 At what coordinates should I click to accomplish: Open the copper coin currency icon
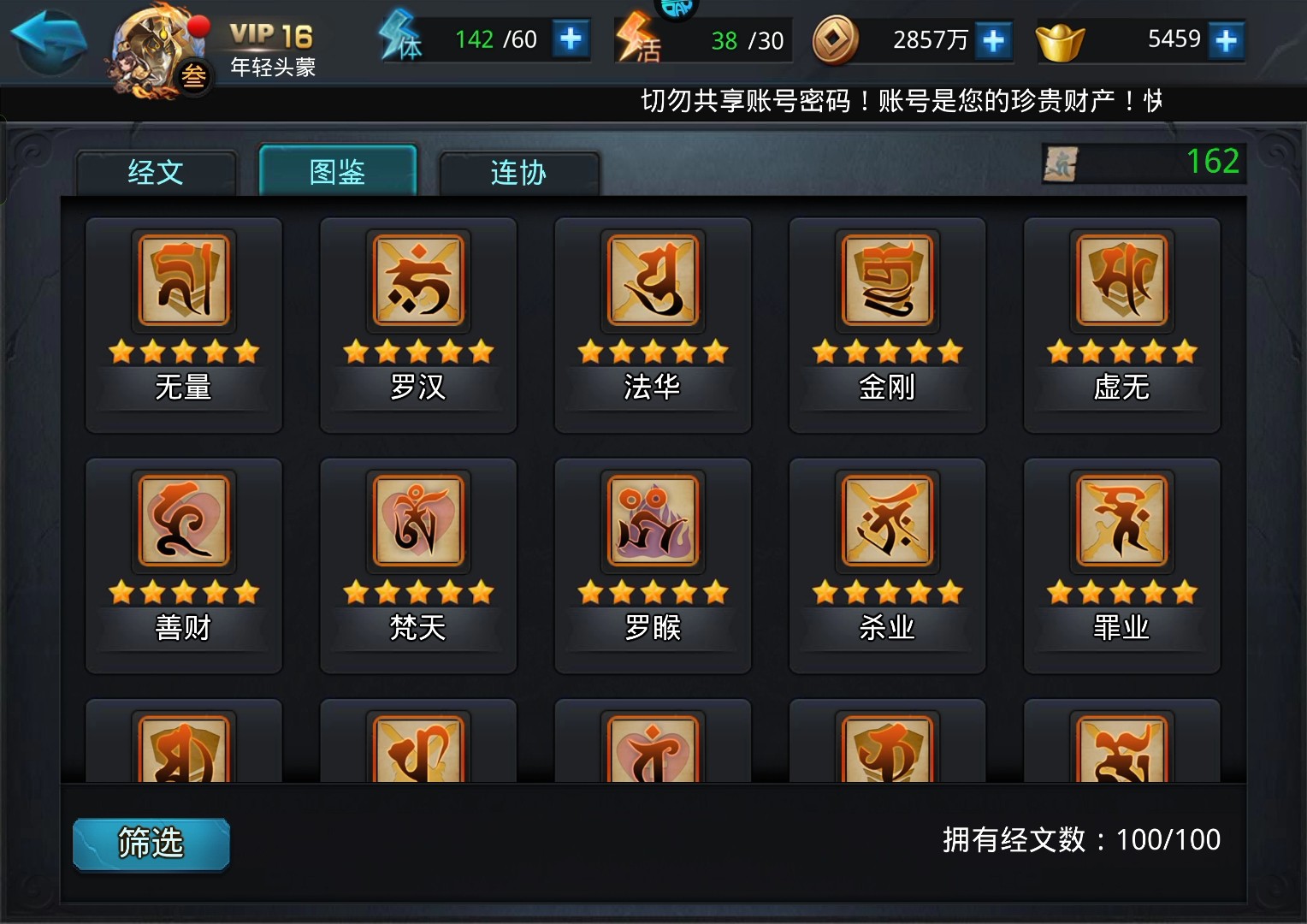click(x=836, y=39)
